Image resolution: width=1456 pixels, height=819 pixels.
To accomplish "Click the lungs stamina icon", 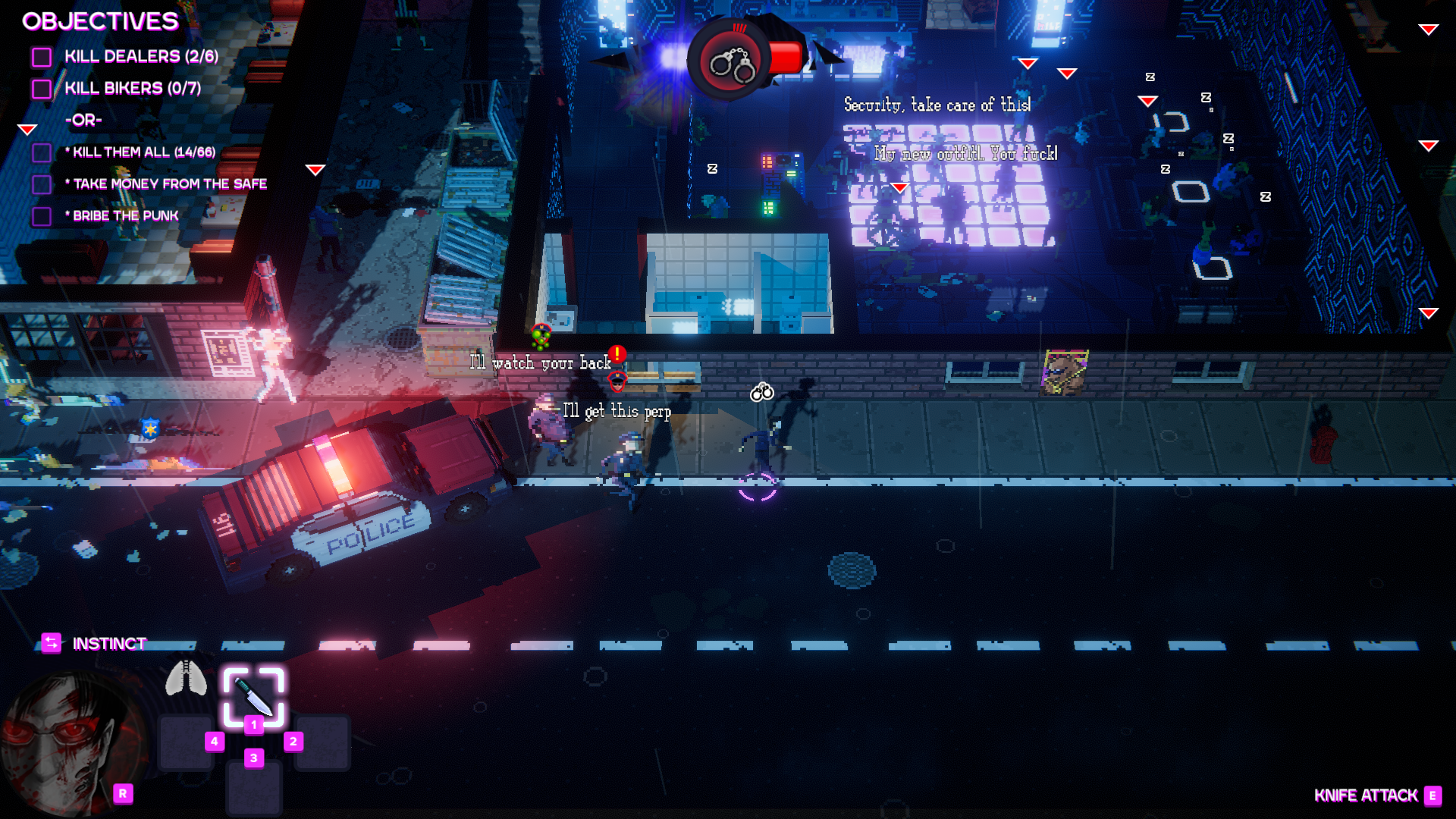I will pyautogui.click(x=186, y=677).
